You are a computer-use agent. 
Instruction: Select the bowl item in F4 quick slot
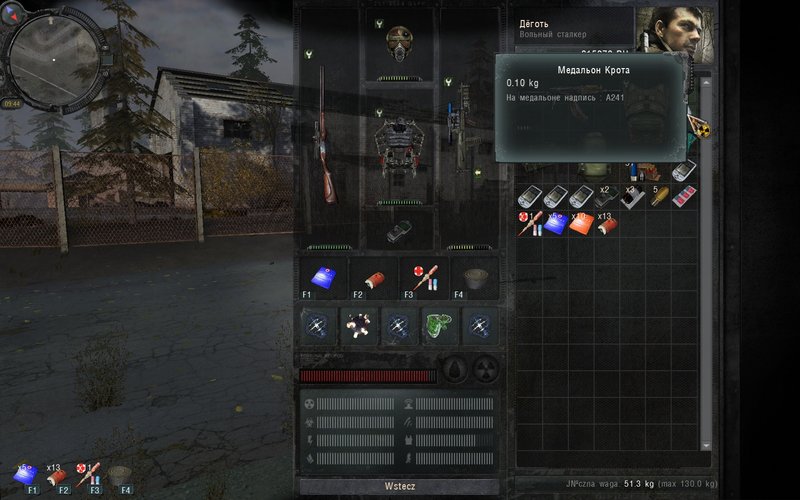[x=475, y=278]
